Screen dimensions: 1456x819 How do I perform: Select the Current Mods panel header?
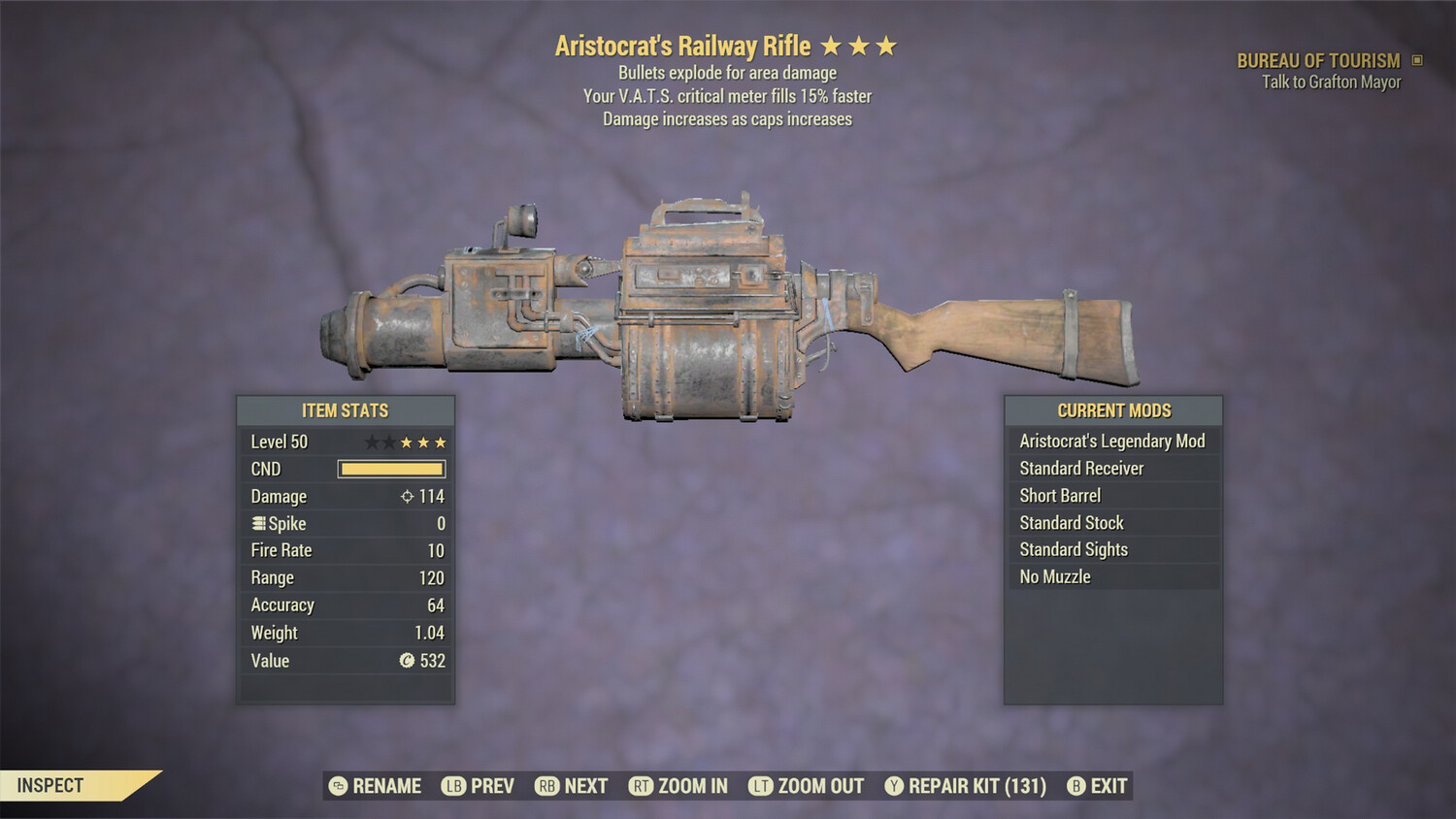pyautogui.click(x=1111, y=410)
